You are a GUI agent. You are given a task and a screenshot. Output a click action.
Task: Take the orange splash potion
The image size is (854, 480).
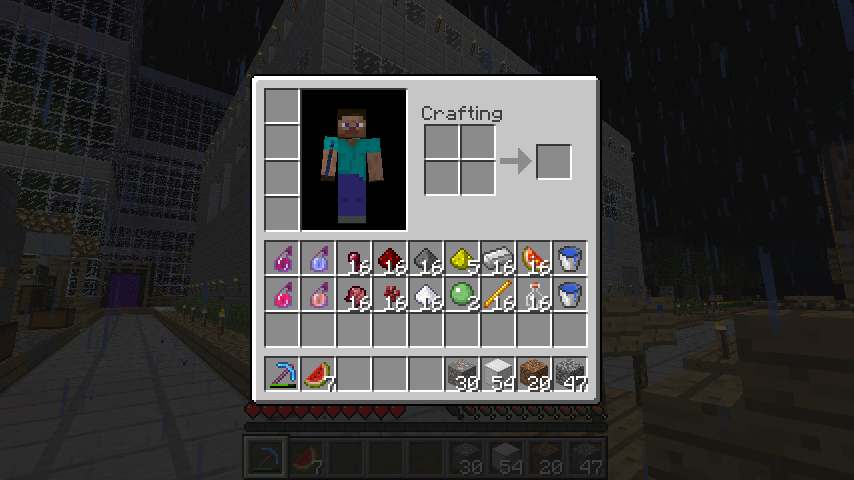(319, 295)
